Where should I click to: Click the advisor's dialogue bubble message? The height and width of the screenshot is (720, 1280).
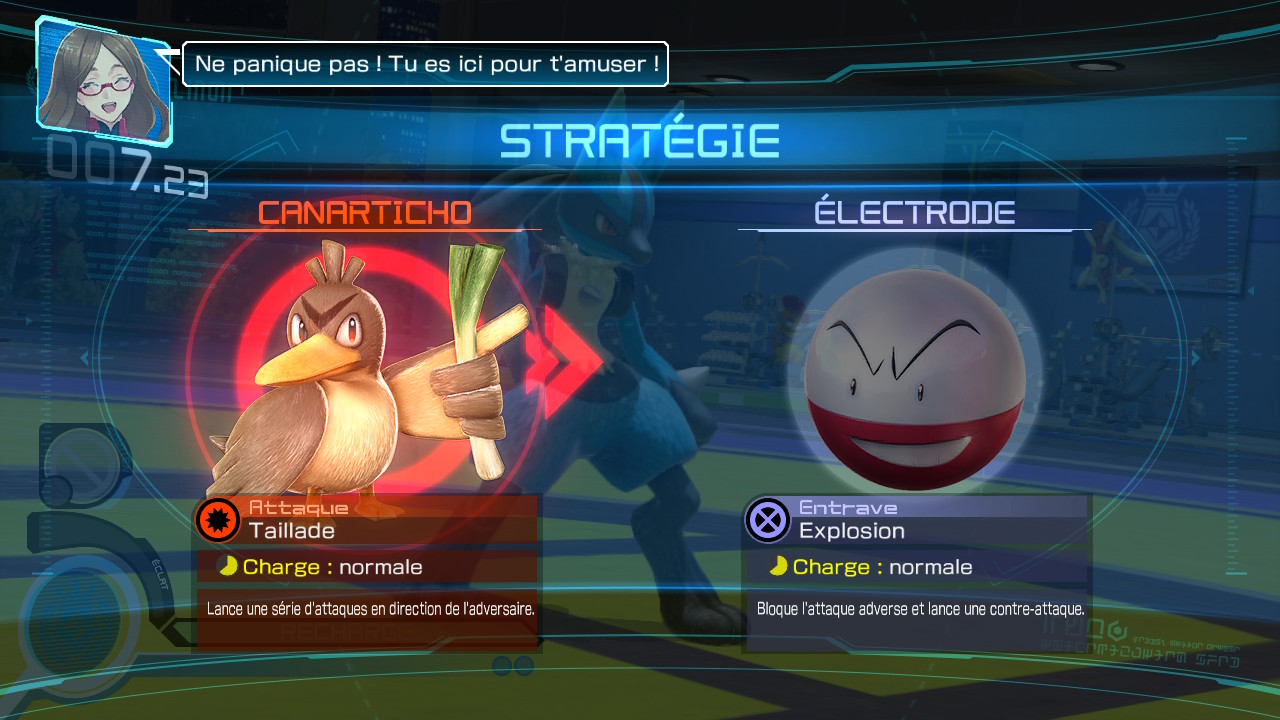[425, 63]
